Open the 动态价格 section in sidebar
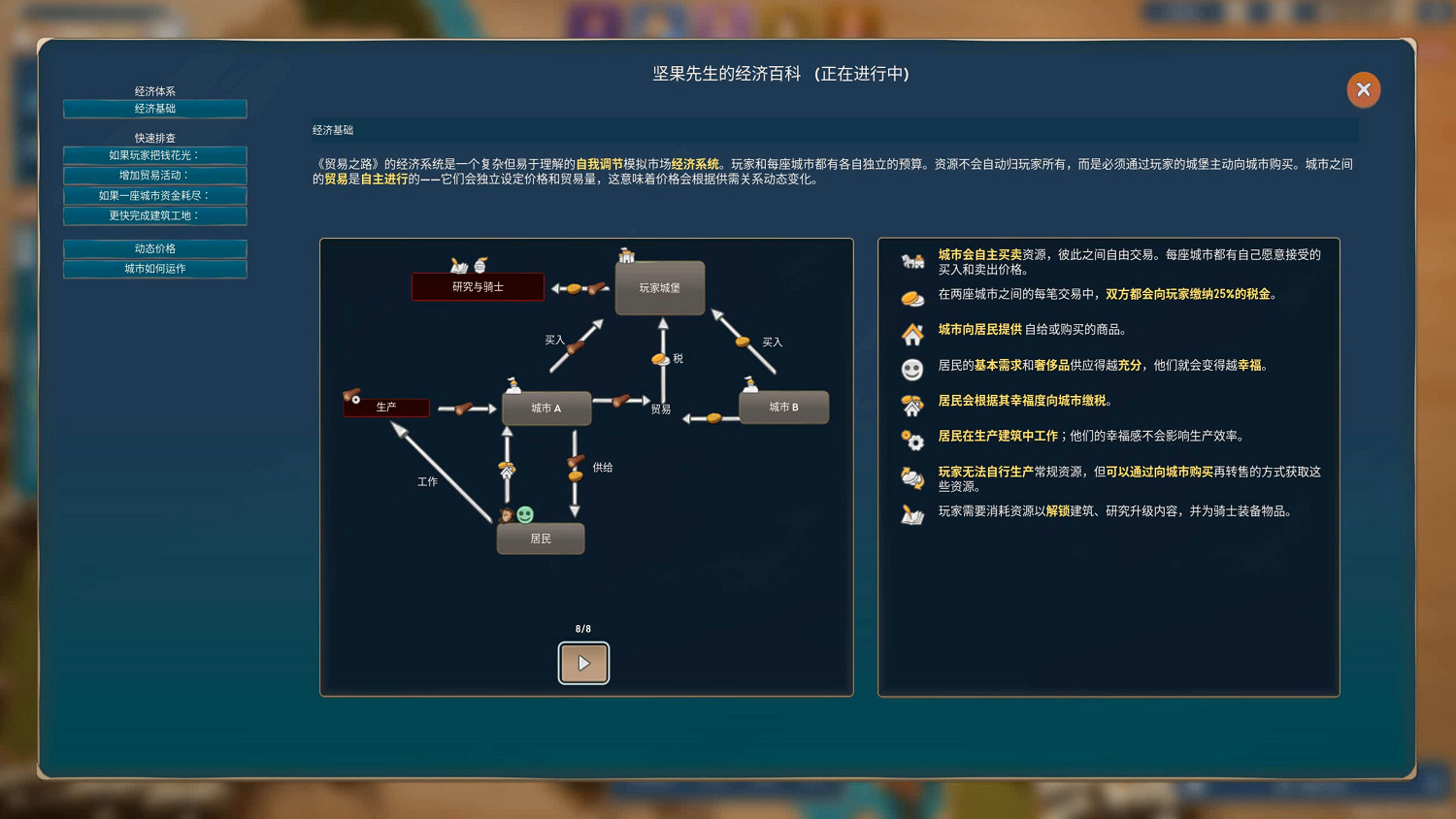Viewport: 1456px width, 819px height. click(x=154, y=249)
